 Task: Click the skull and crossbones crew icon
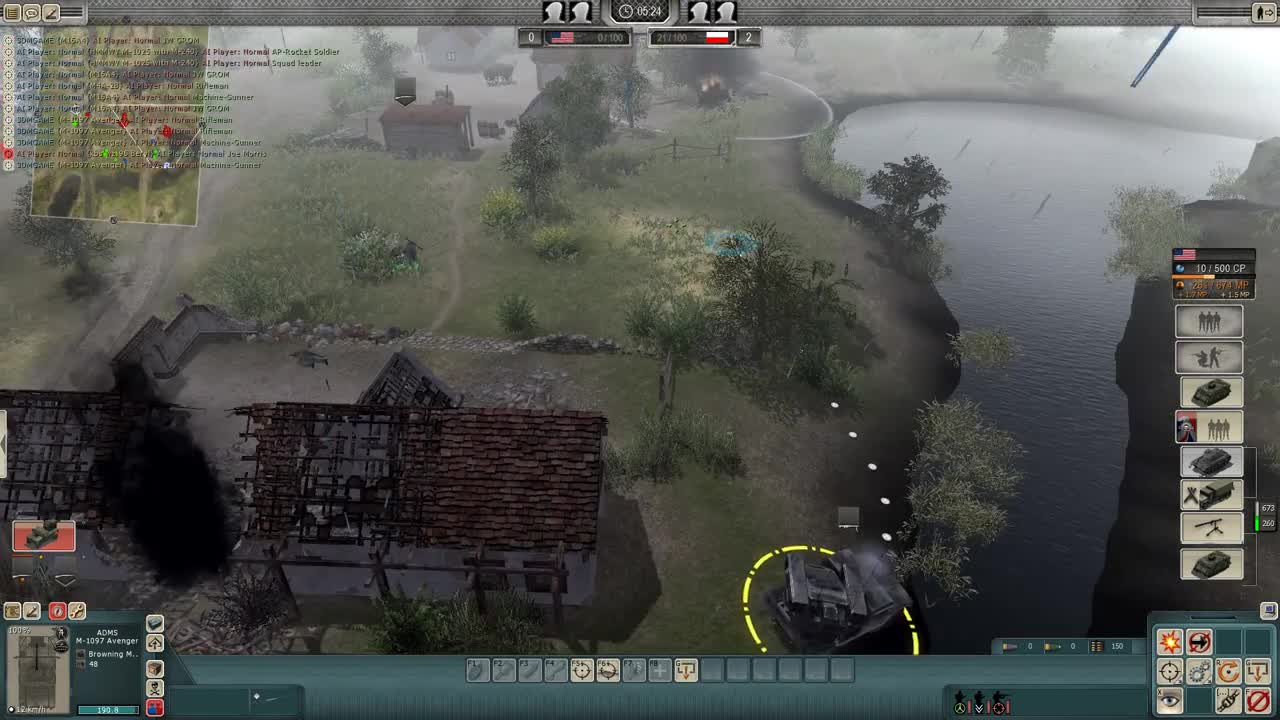[x=155, y=688]
